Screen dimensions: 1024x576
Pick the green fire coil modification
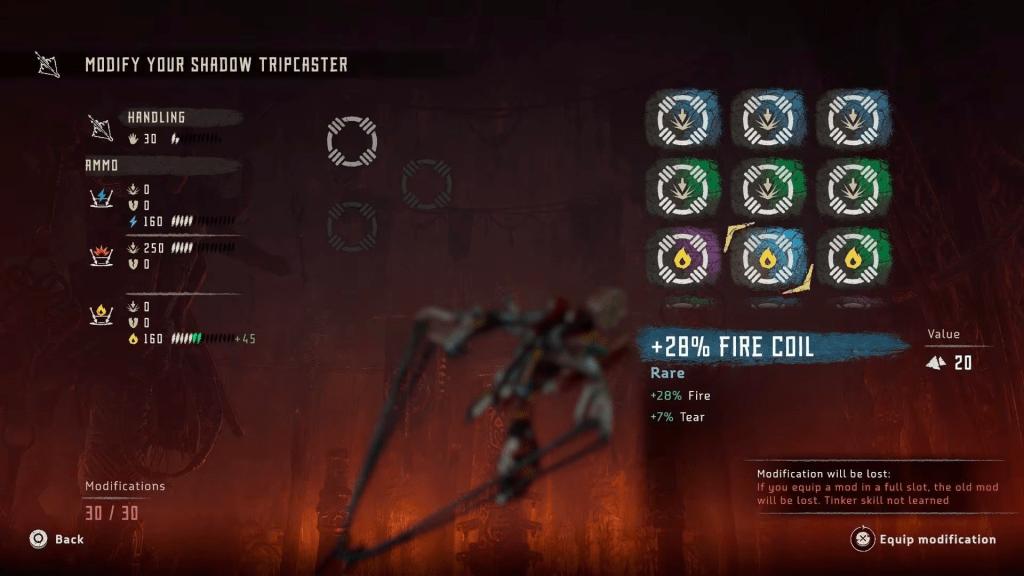point(853,257)
